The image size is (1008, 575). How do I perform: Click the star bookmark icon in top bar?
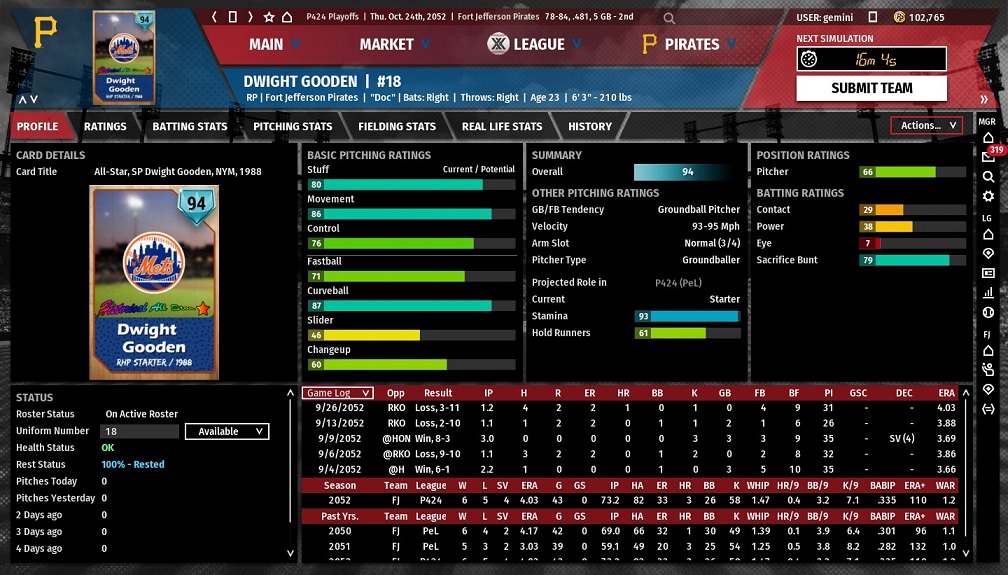point(269,17)
